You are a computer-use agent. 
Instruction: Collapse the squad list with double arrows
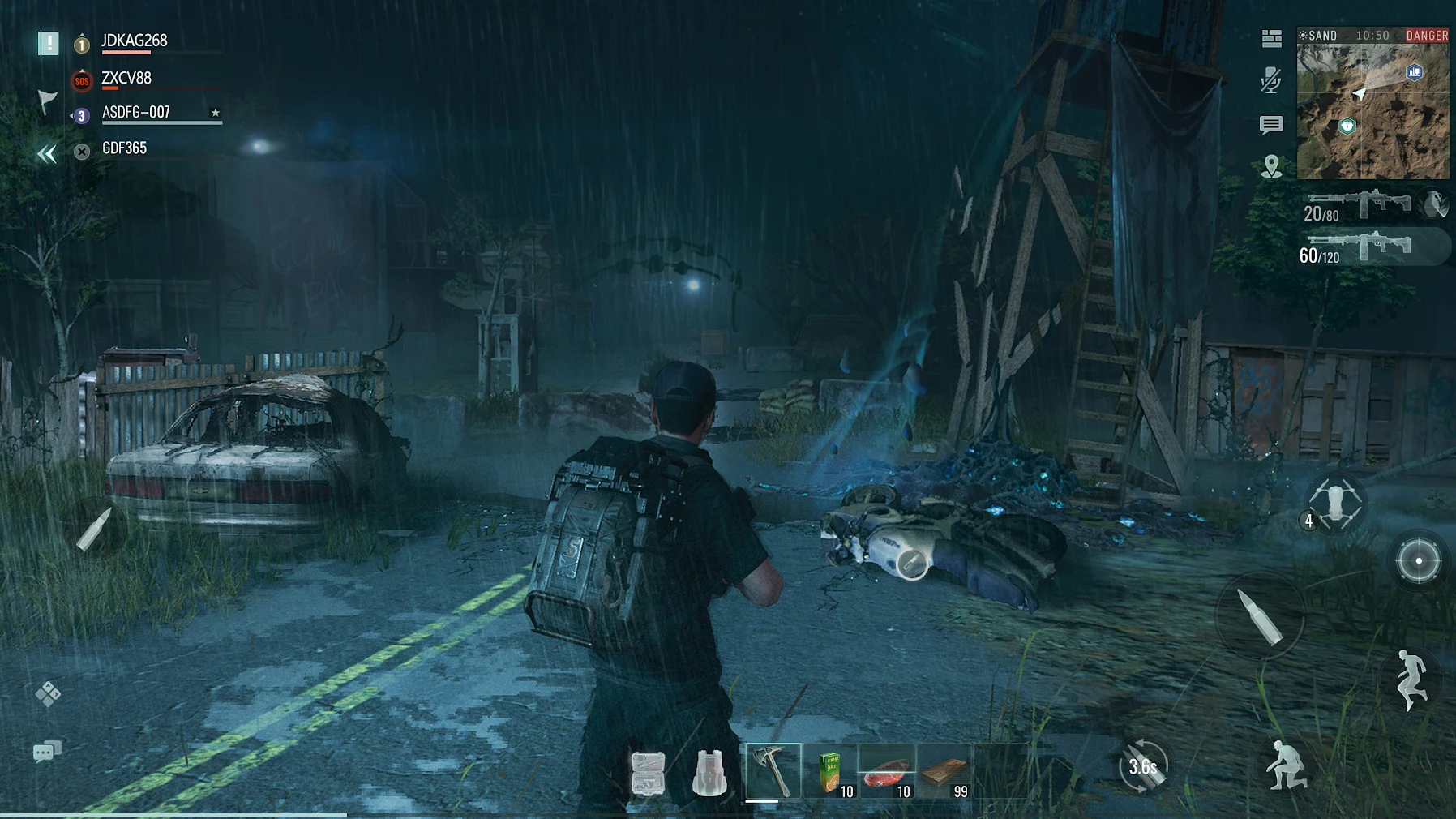[47, 154]
